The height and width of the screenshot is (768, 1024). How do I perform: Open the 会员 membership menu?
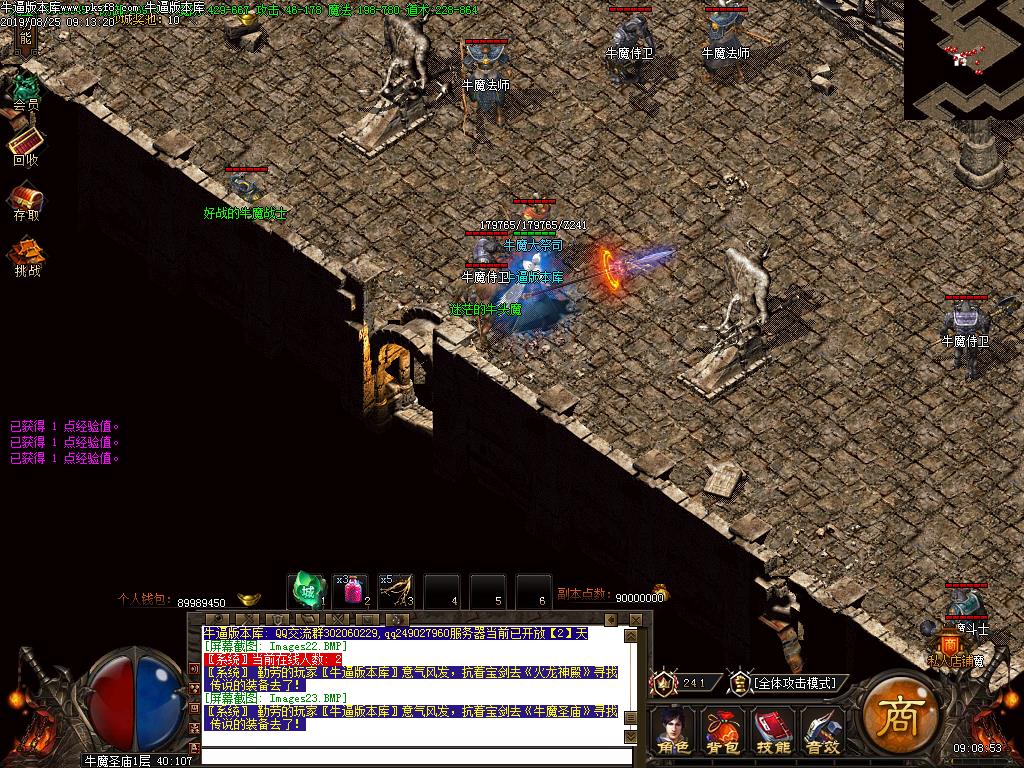coord(26,88)
